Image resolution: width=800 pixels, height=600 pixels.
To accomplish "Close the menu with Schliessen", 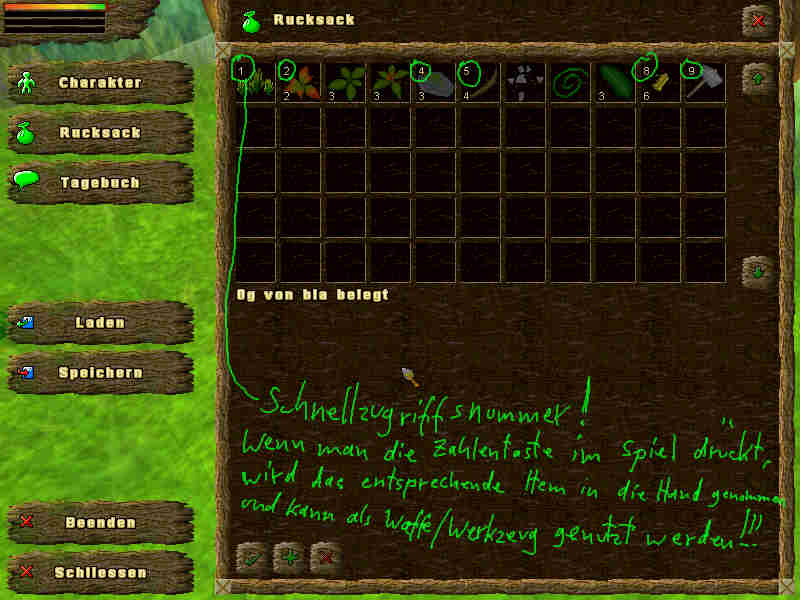I will point(100,573).
